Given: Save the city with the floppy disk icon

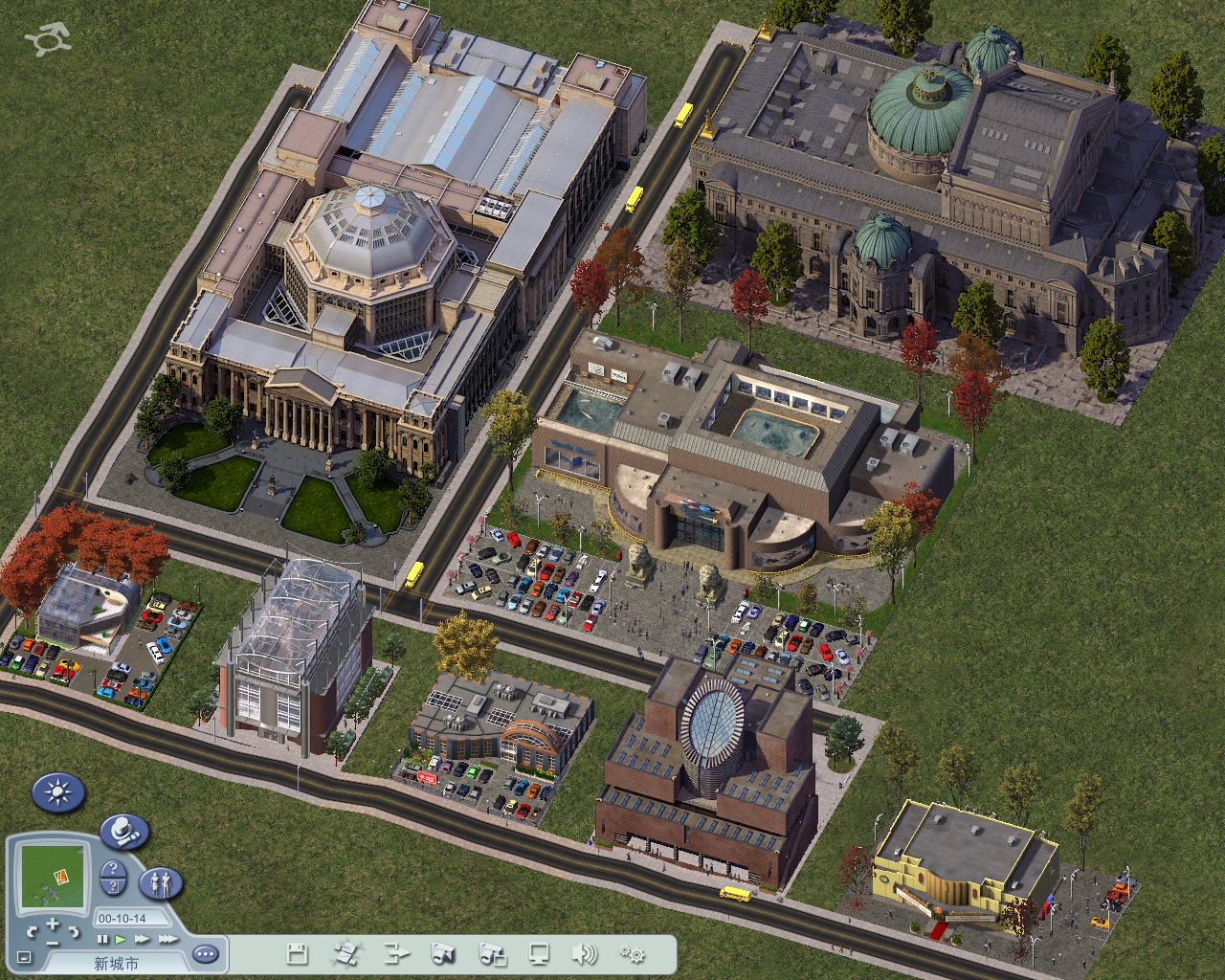Looking at the screenshot, I should [297, 953].
